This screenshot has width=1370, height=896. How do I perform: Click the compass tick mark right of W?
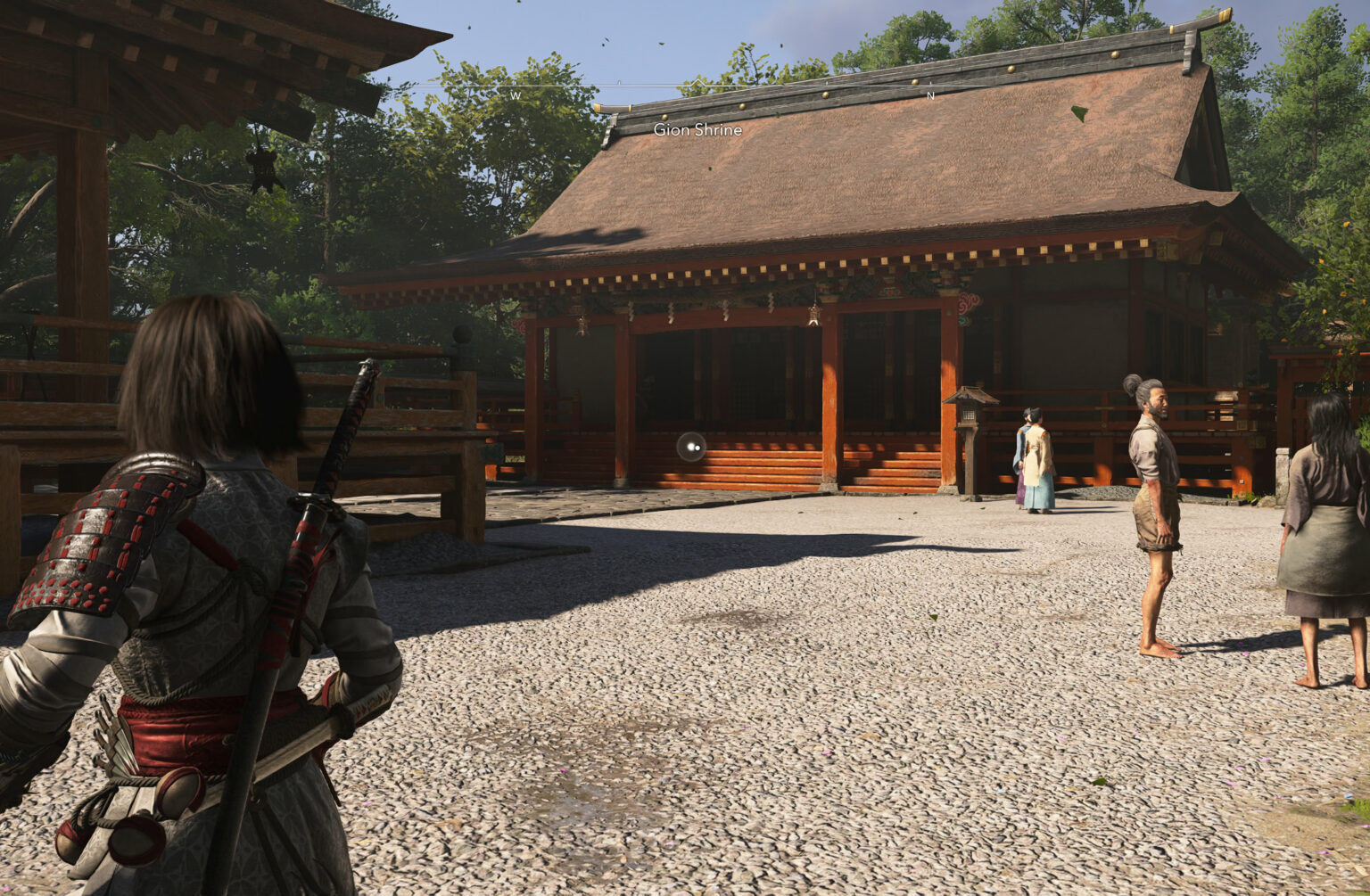(619, 82)
